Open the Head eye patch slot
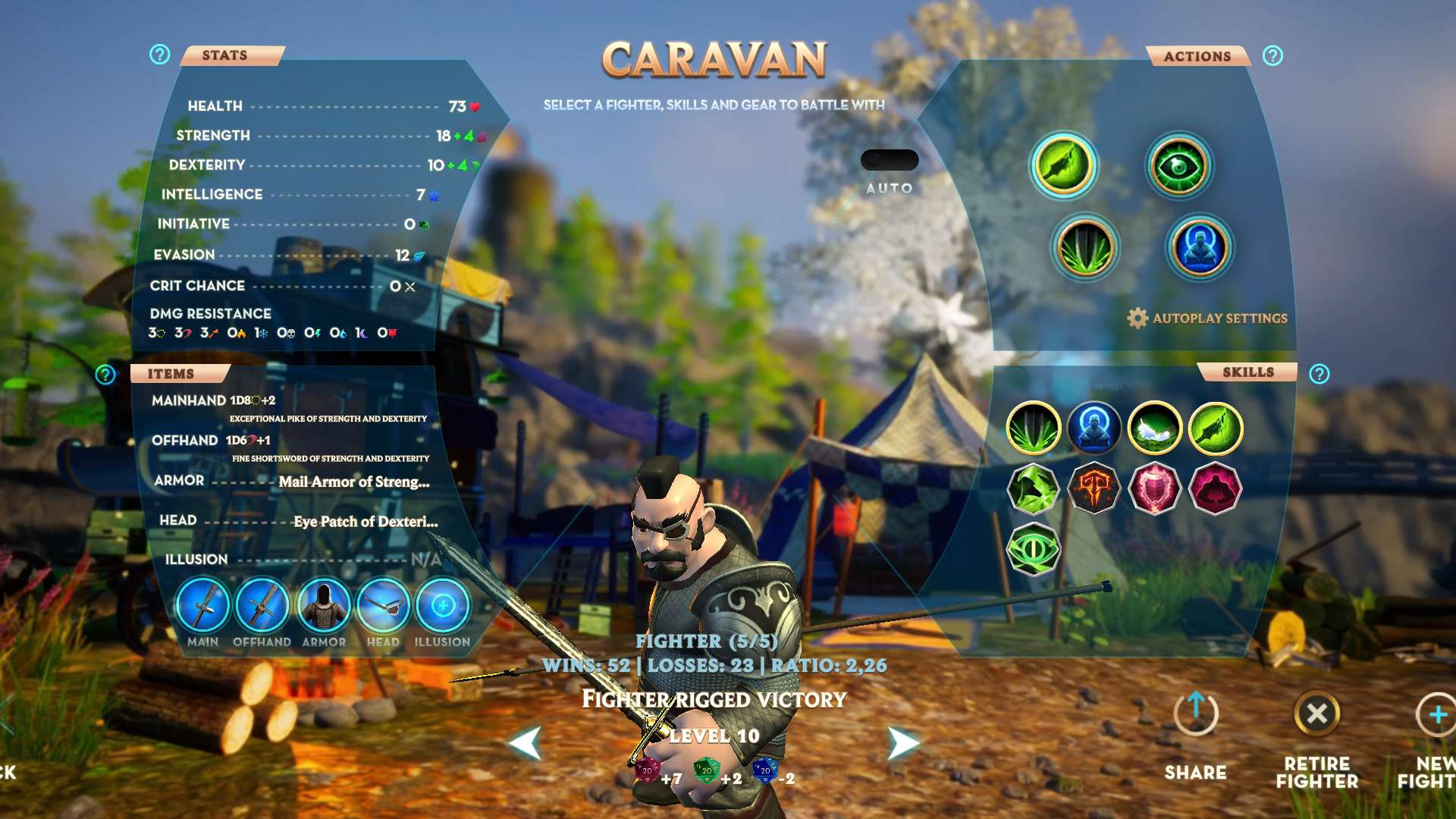Screen dimensions: 1456x819 [x=383, y=605]
